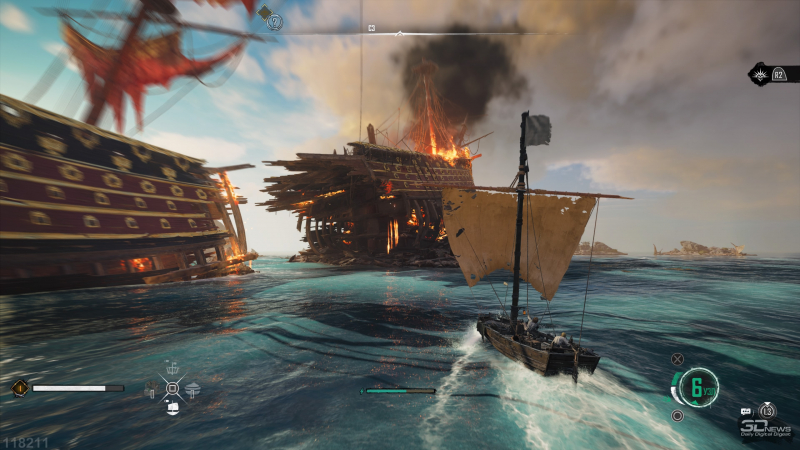This screenshot has height=450, width=800.
Task: Pick the left weapon on the wheel
Action: [151, 391]
